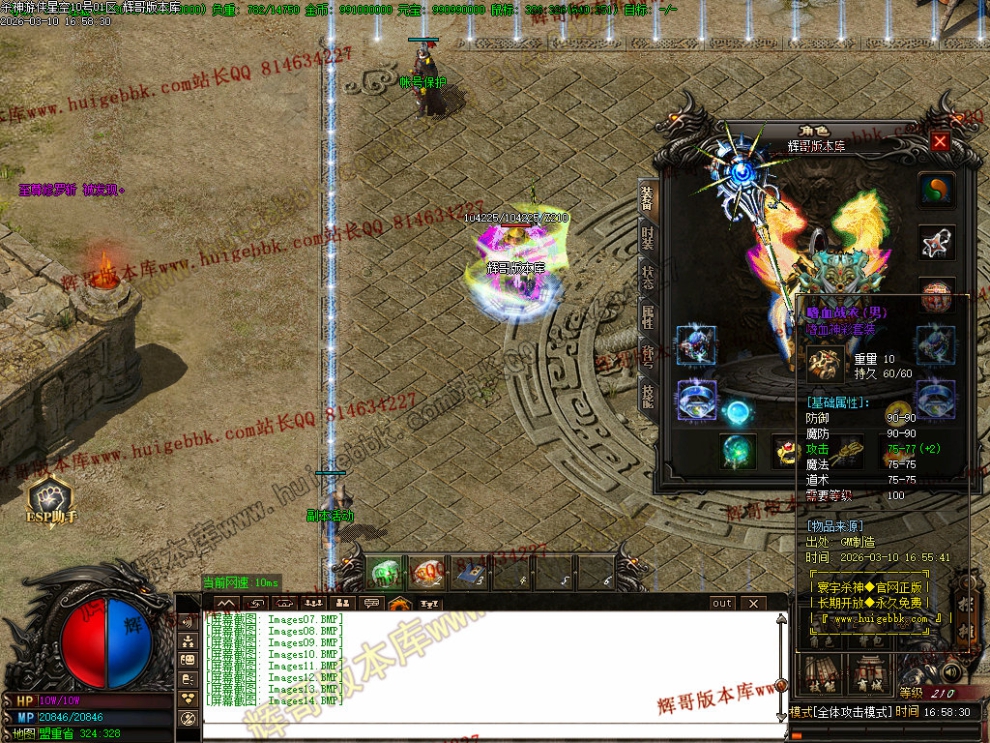Screen dimensions: 990x743
Task: Choose the green gem equipment slot
Action: [739, 451]
